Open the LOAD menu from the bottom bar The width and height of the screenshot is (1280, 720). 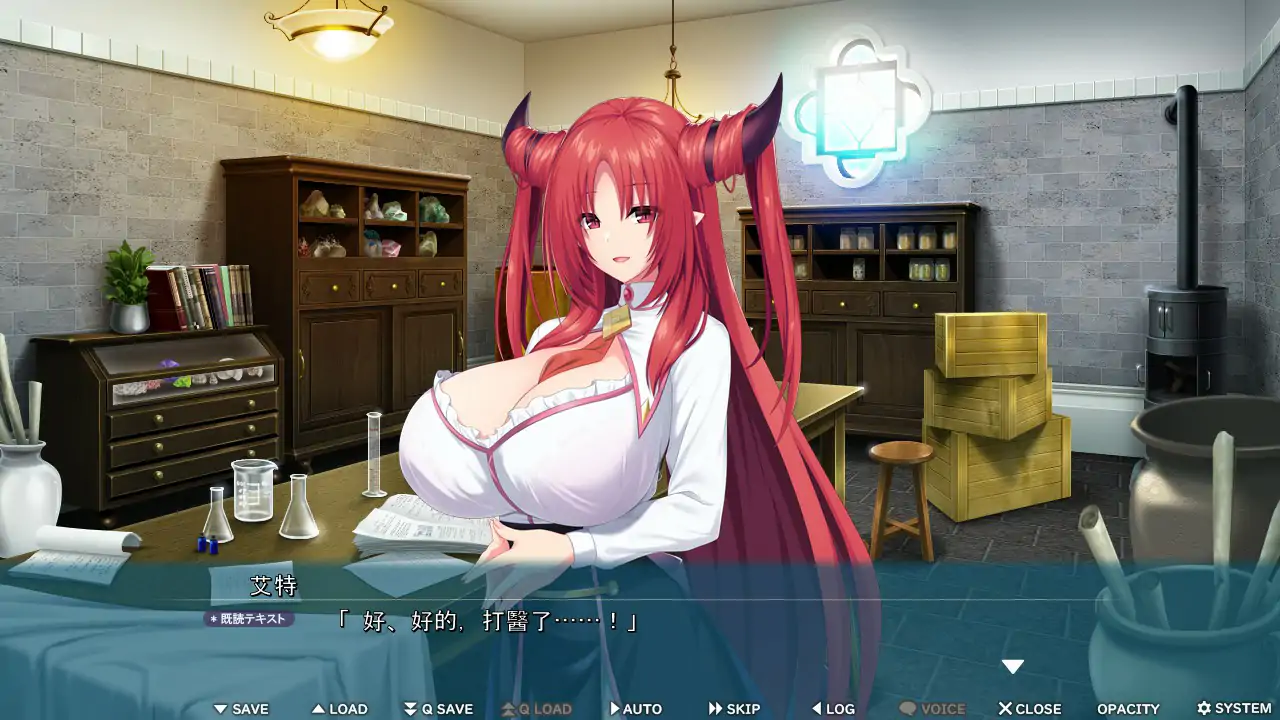340,708
